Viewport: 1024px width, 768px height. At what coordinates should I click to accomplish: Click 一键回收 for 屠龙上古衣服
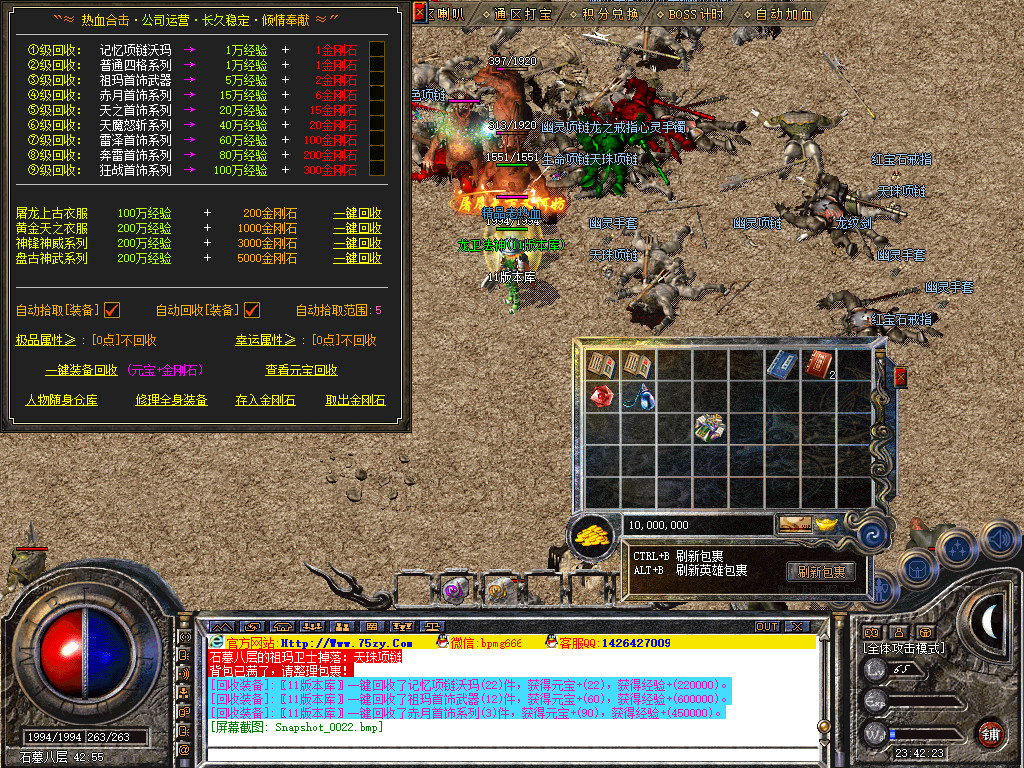point(357,213)
